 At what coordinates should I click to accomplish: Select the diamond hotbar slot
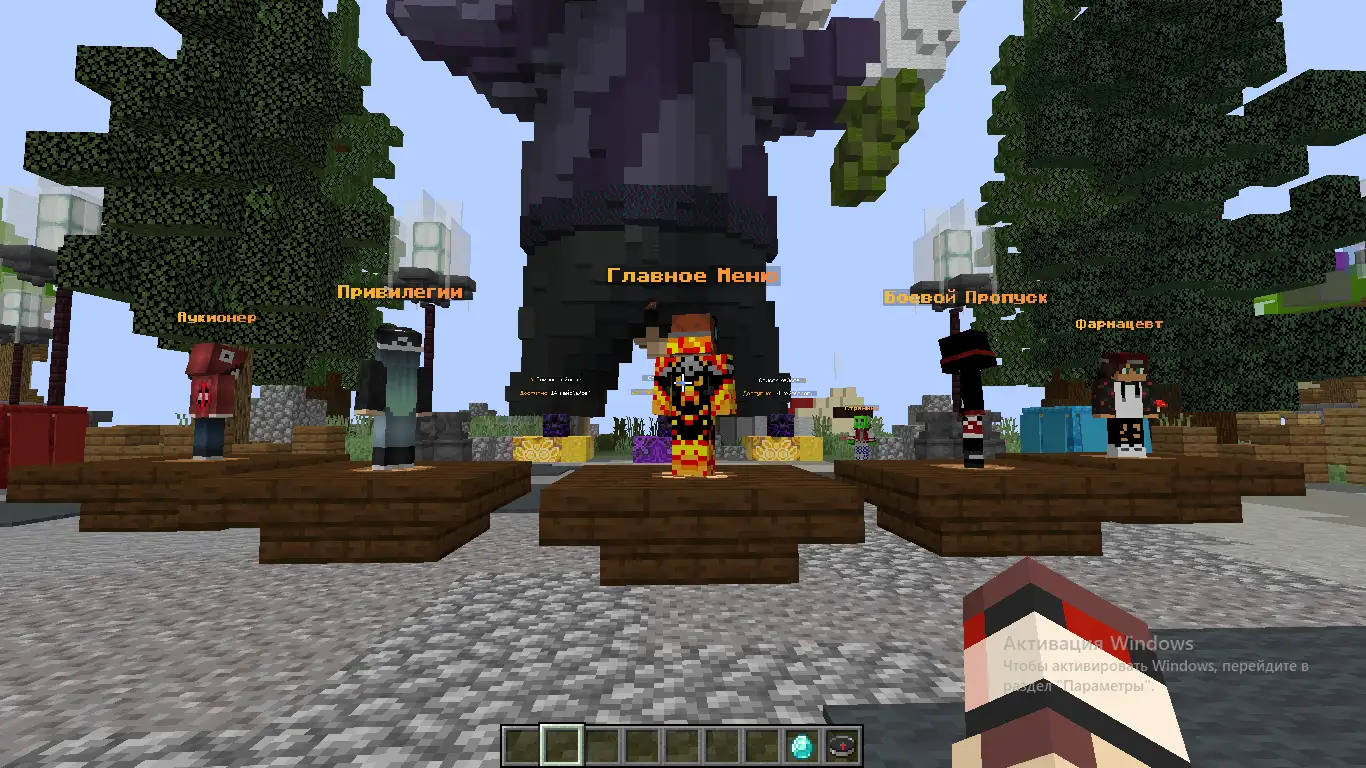(x=802, y=746)
